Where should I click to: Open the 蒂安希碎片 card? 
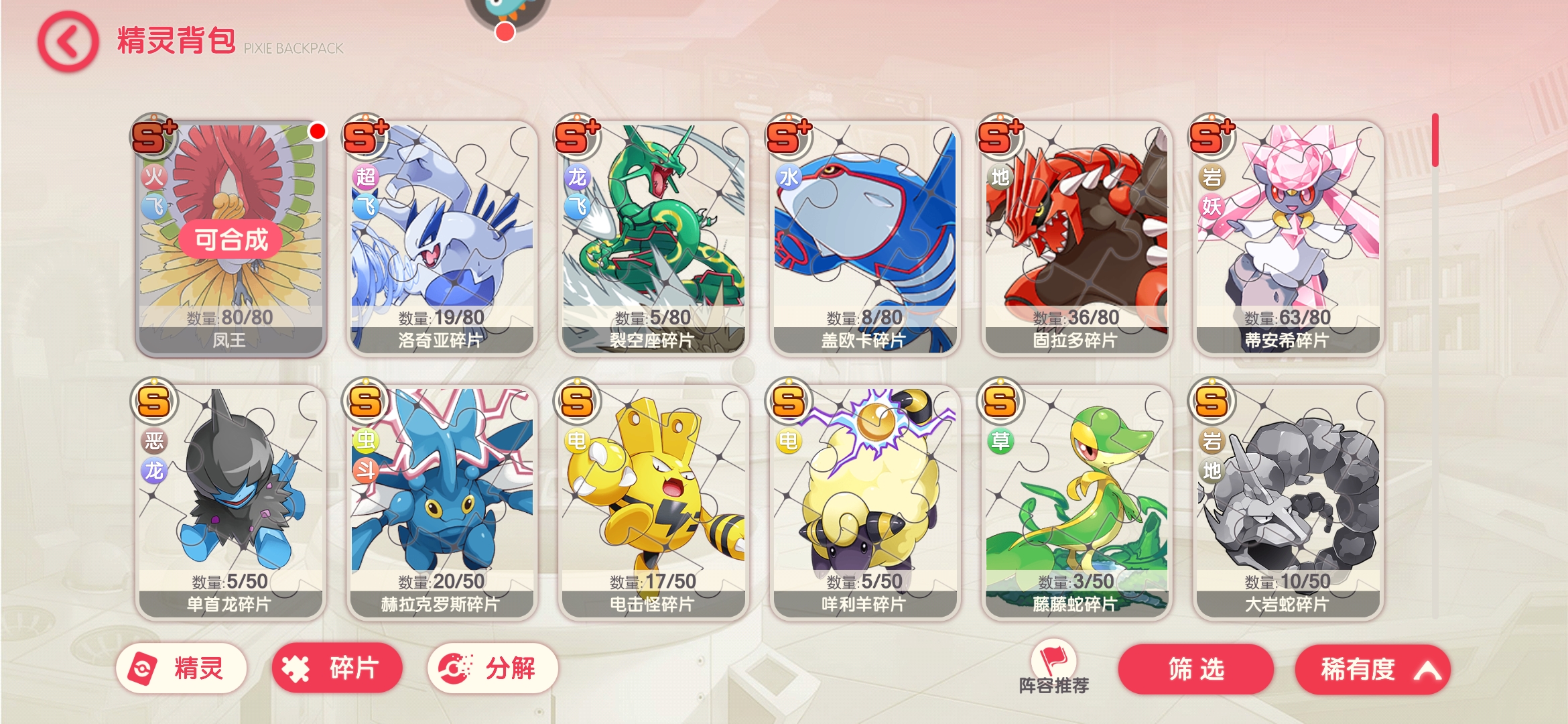[x=1287, y=238]
